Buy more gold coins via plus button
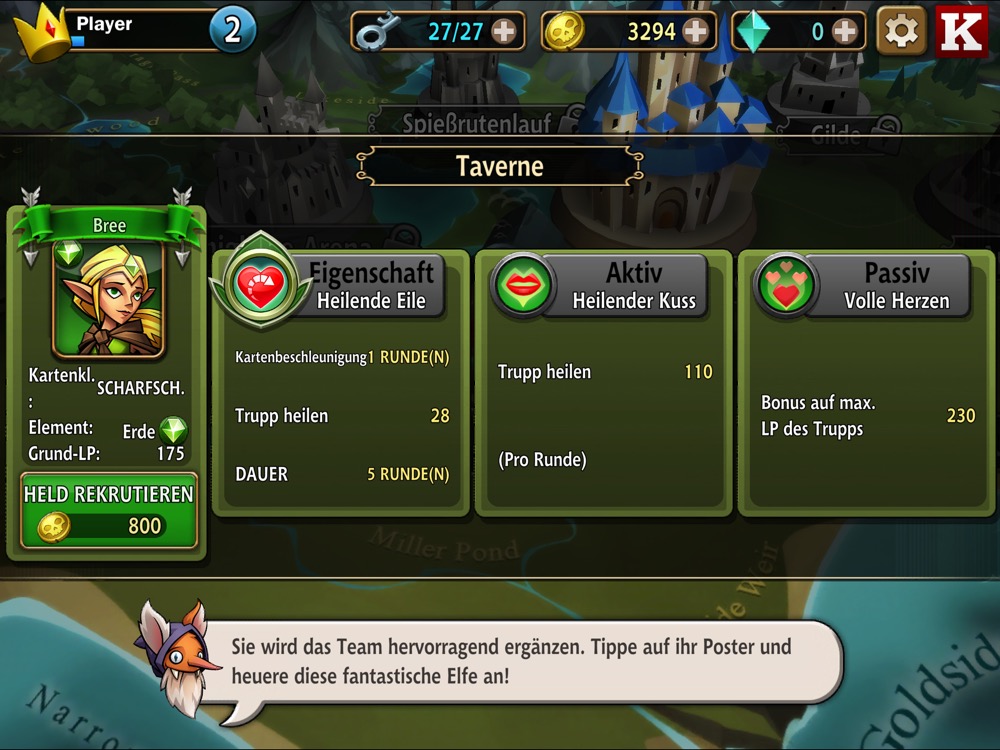 click(696, 32)
